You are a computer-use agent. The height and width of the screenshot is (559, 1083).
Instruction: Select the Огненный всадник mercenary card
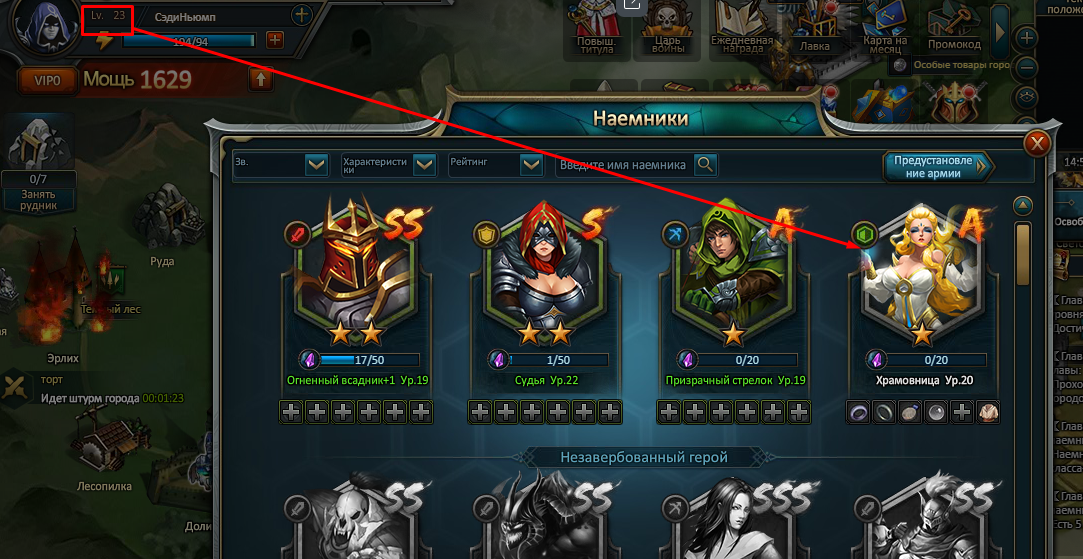(356, 270)
